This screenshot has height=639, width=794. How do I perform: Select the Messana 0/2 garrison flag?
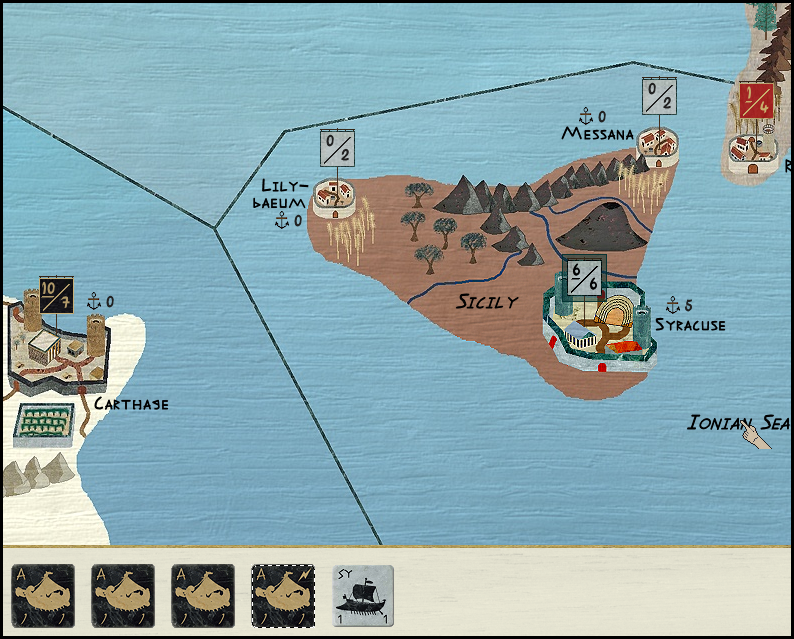pos(659,97)
